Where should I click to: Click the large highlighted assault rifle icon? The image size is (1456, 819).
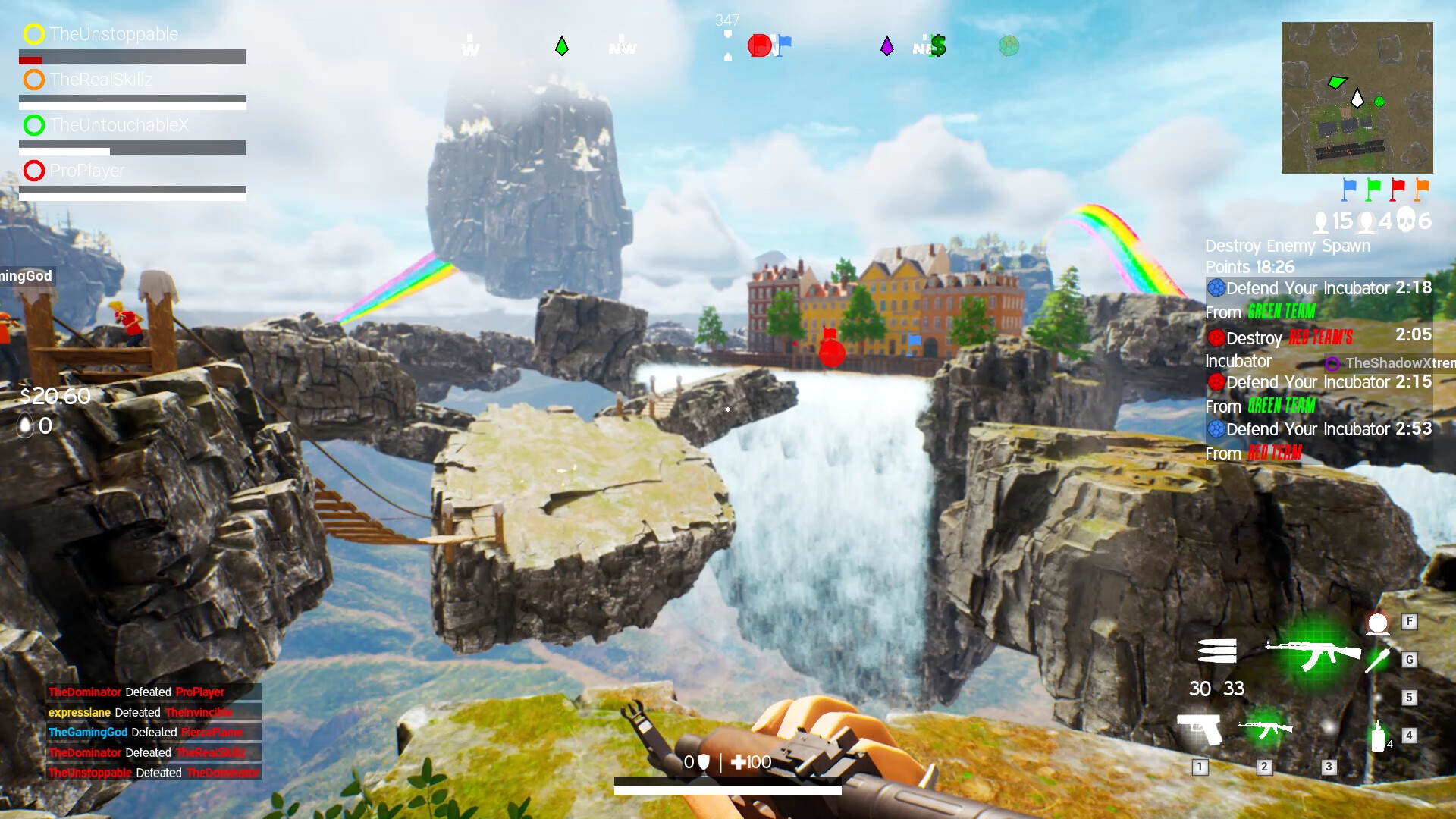(1314, 653)
